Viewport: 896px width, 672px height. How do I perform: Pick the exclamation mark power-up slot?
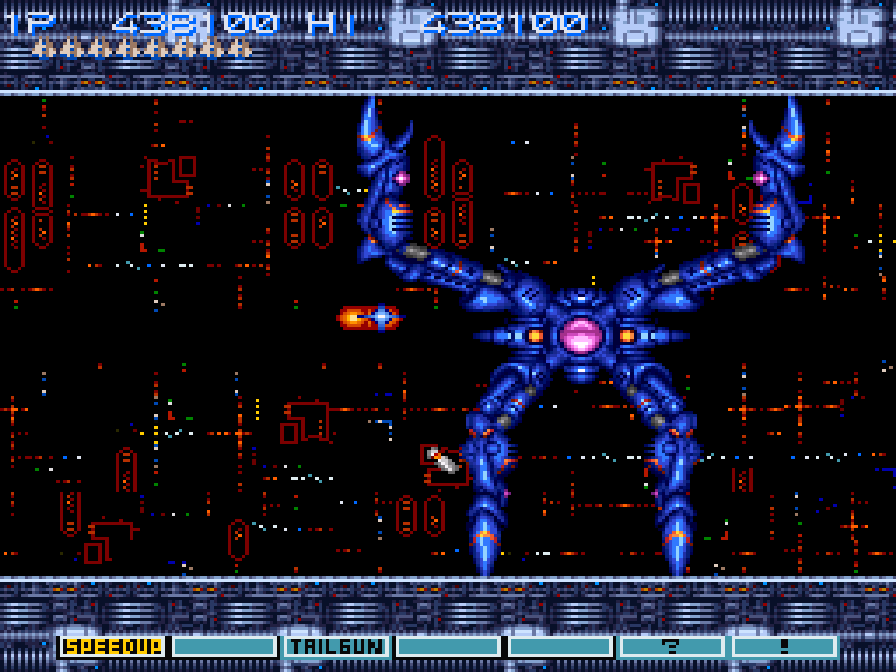click(x=784, y=647)
